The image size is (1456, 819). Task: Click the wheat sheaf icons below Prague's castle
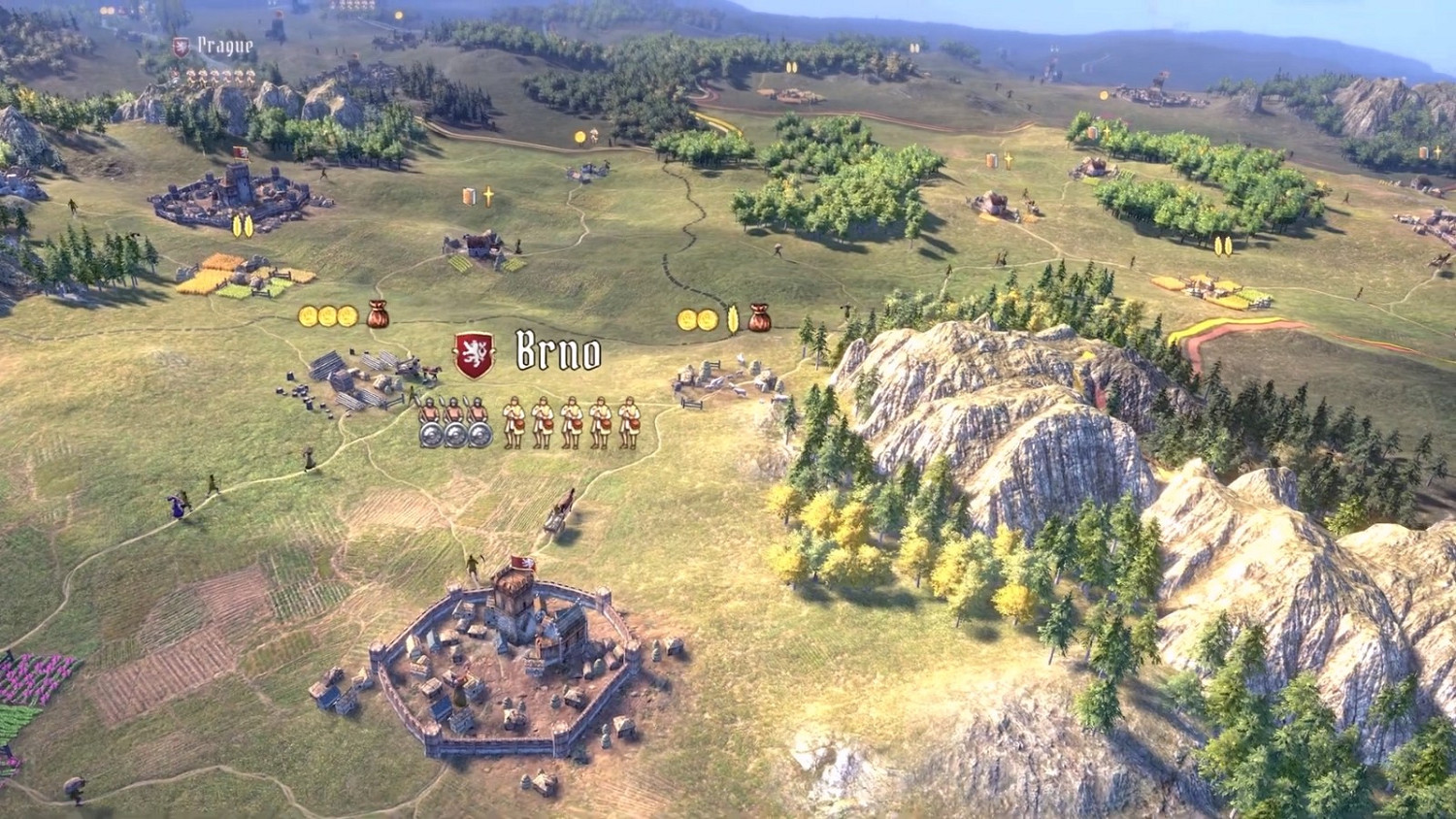tap(241, 225)
